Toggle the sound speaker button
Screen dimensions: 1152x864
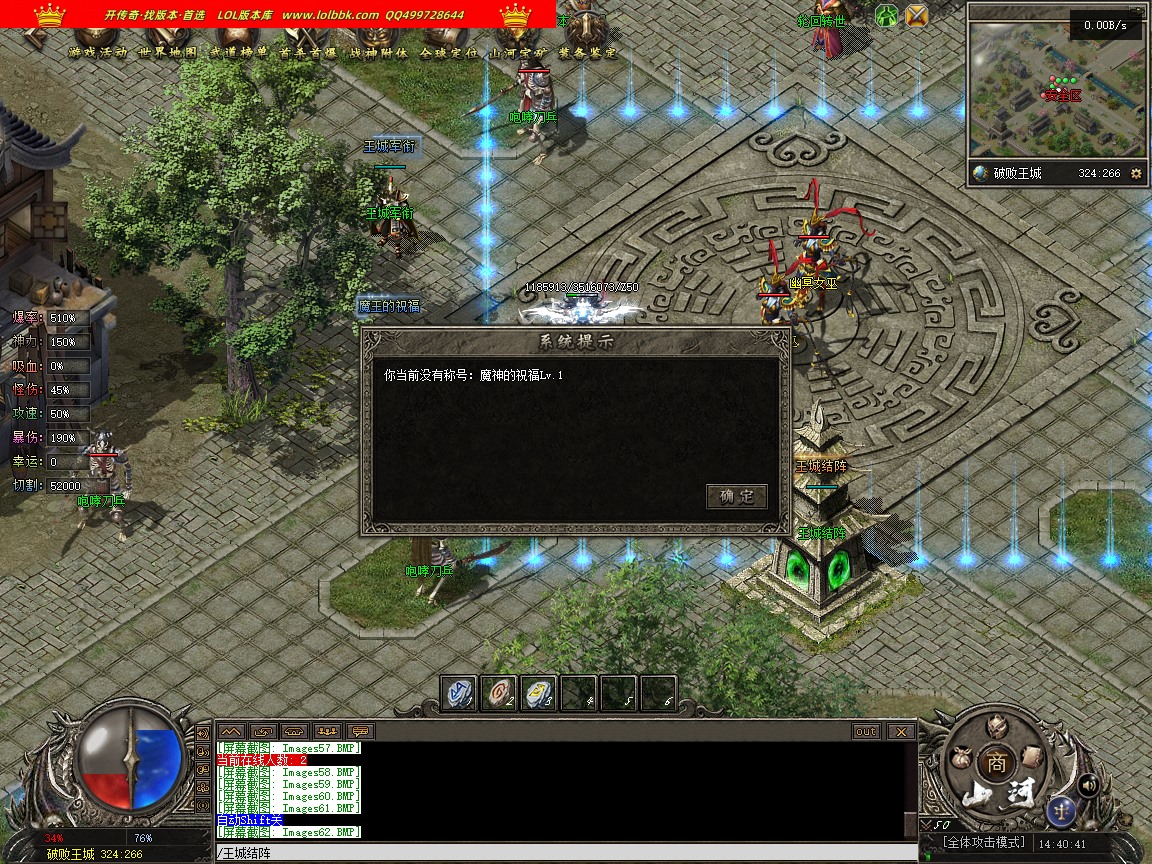click(1089, 785)
